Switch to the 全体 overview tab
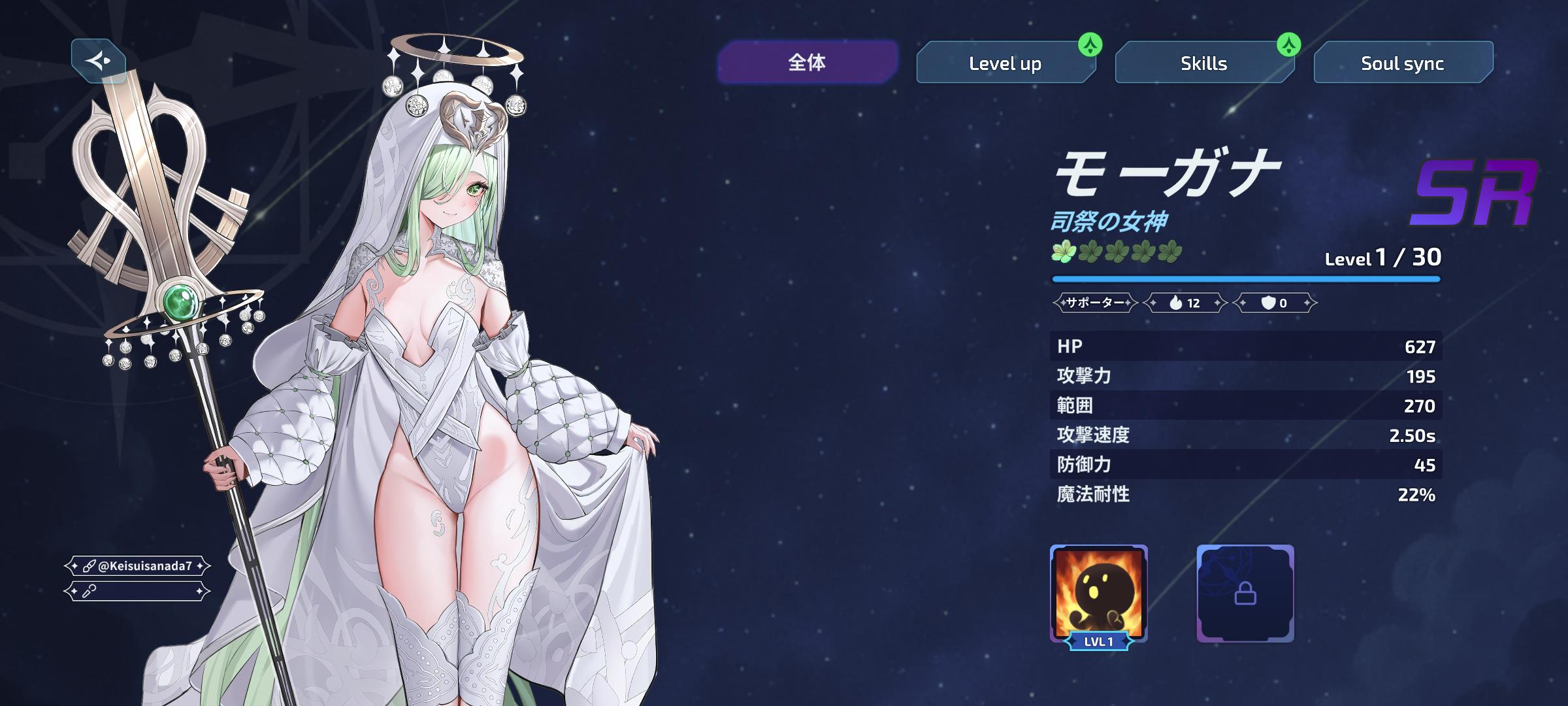 pos(807,63)
